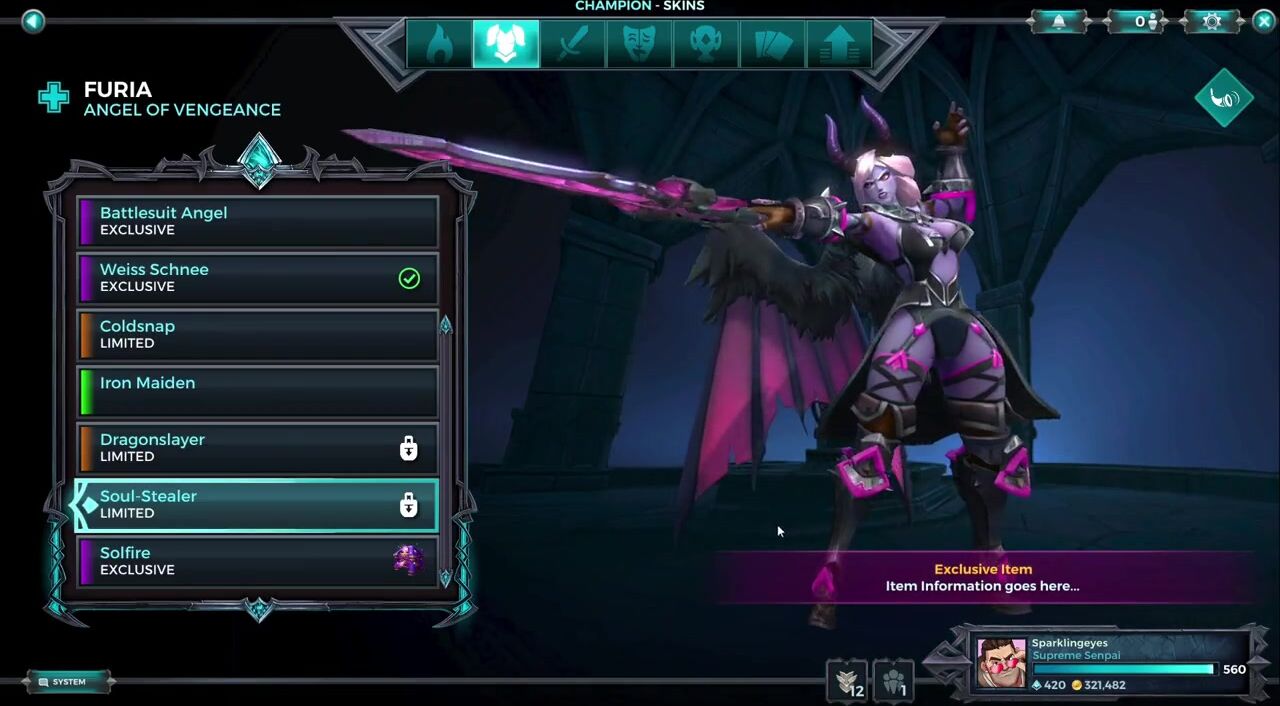
Task: Close the screen with the X button
Action: coord(1264,21)
